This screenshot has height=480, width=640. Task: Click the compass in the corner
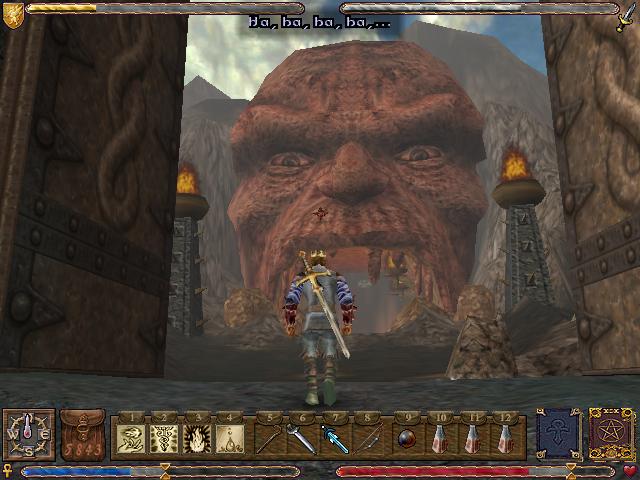tap(26, 435)
